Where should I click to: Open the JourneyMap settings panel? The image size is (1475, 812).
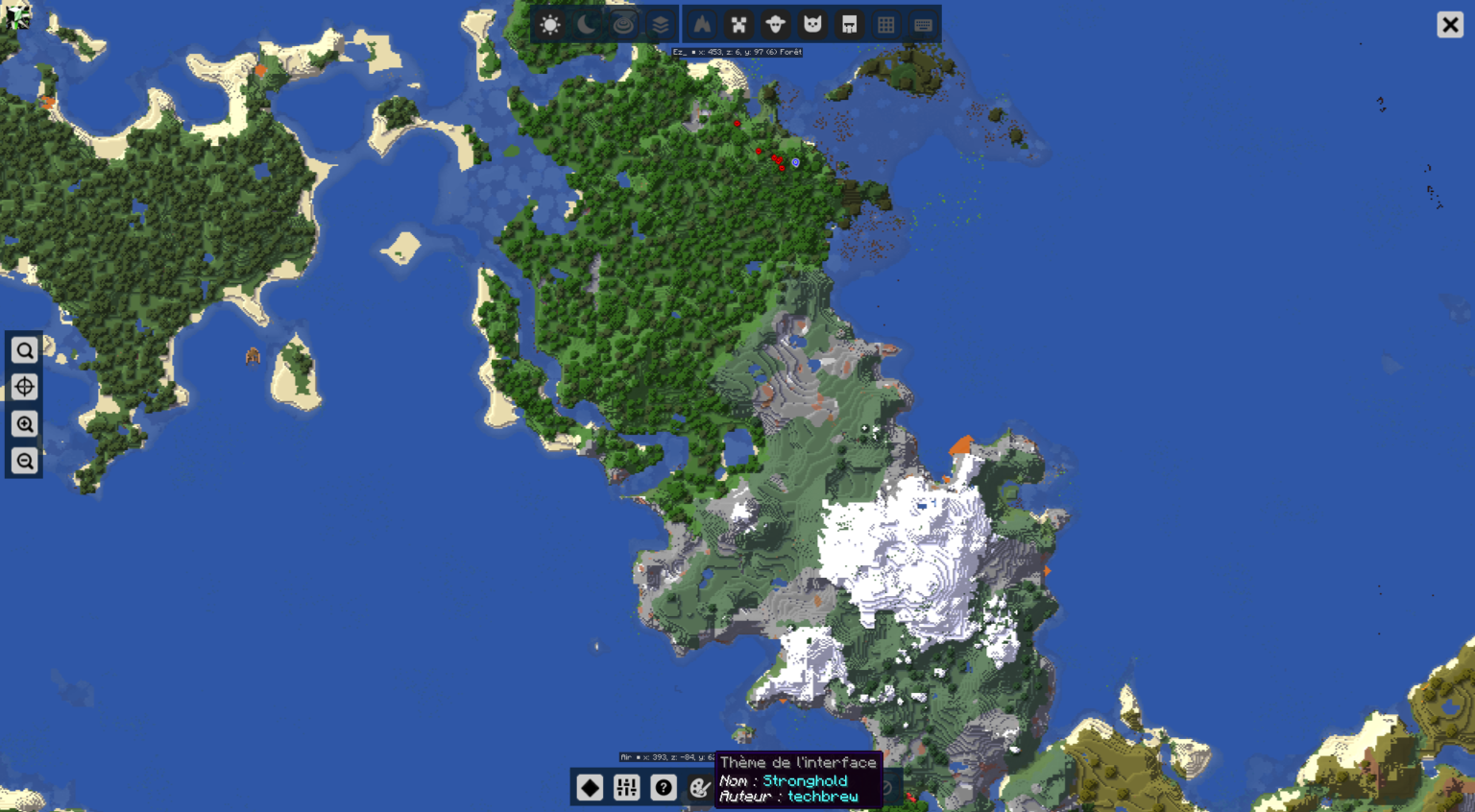pos(627,787)
